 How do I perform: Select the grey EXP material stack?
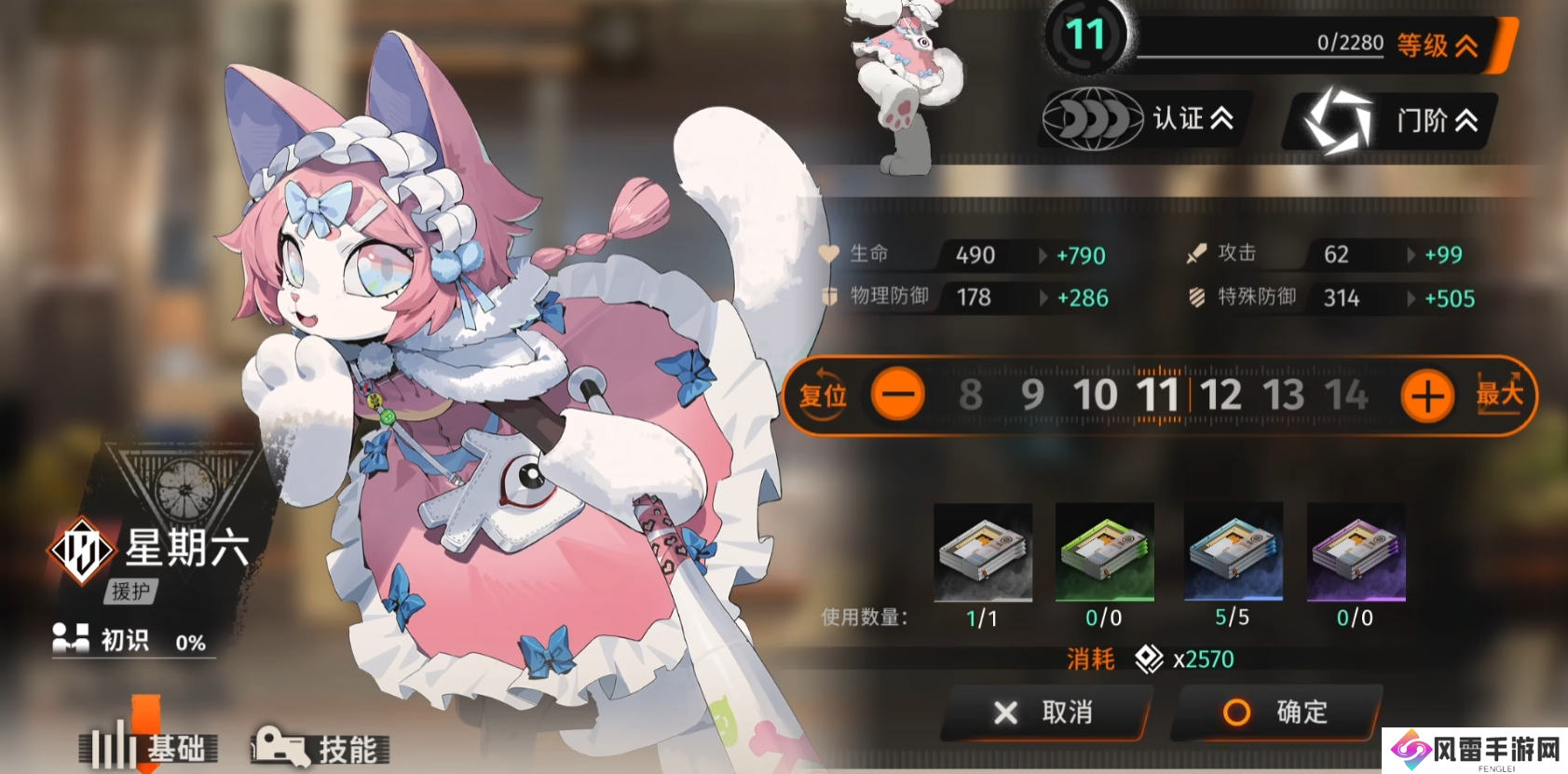[x=983, y=551]
